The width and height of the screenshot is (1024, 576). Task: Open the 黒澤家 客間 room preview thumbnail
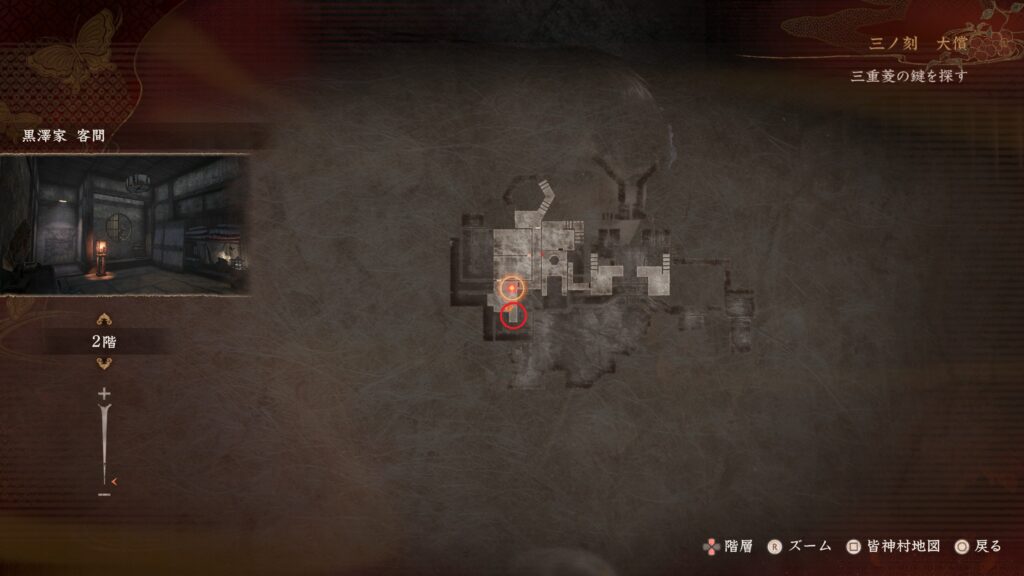click(124, 224)
